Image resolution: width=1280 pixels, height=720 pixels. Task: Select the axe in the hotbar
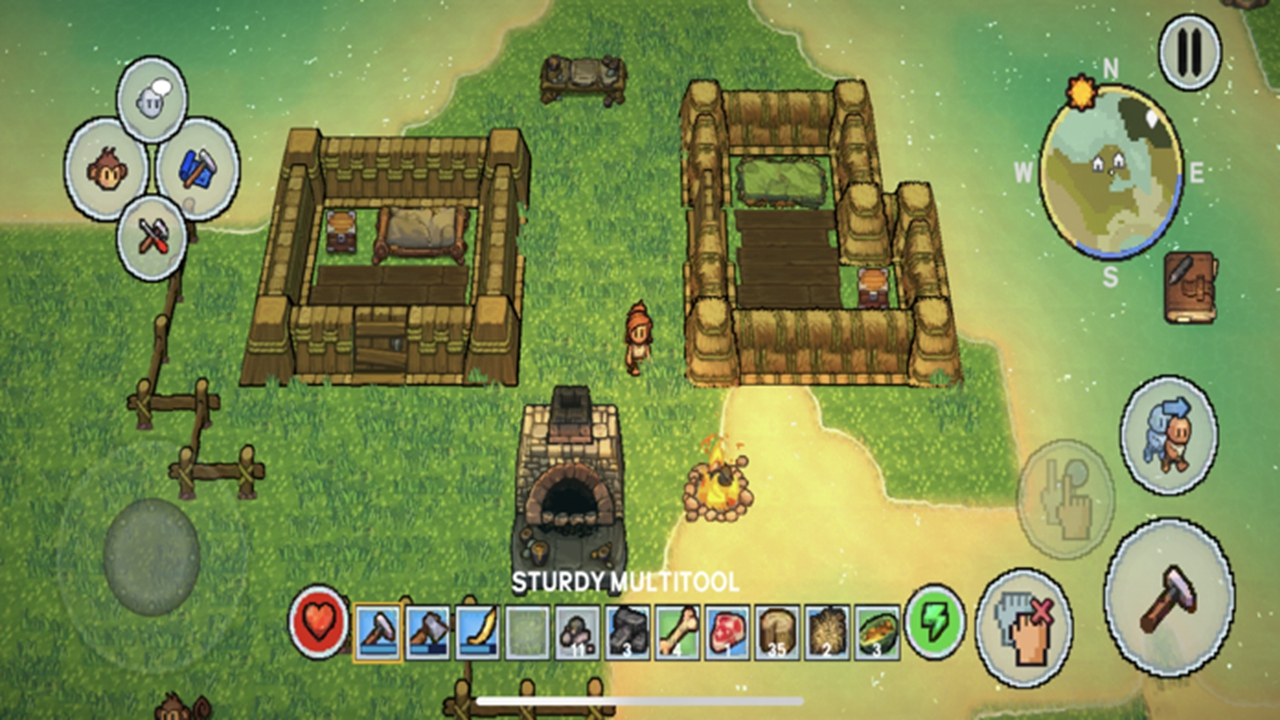pyautogui.click(x=428, y=632)
